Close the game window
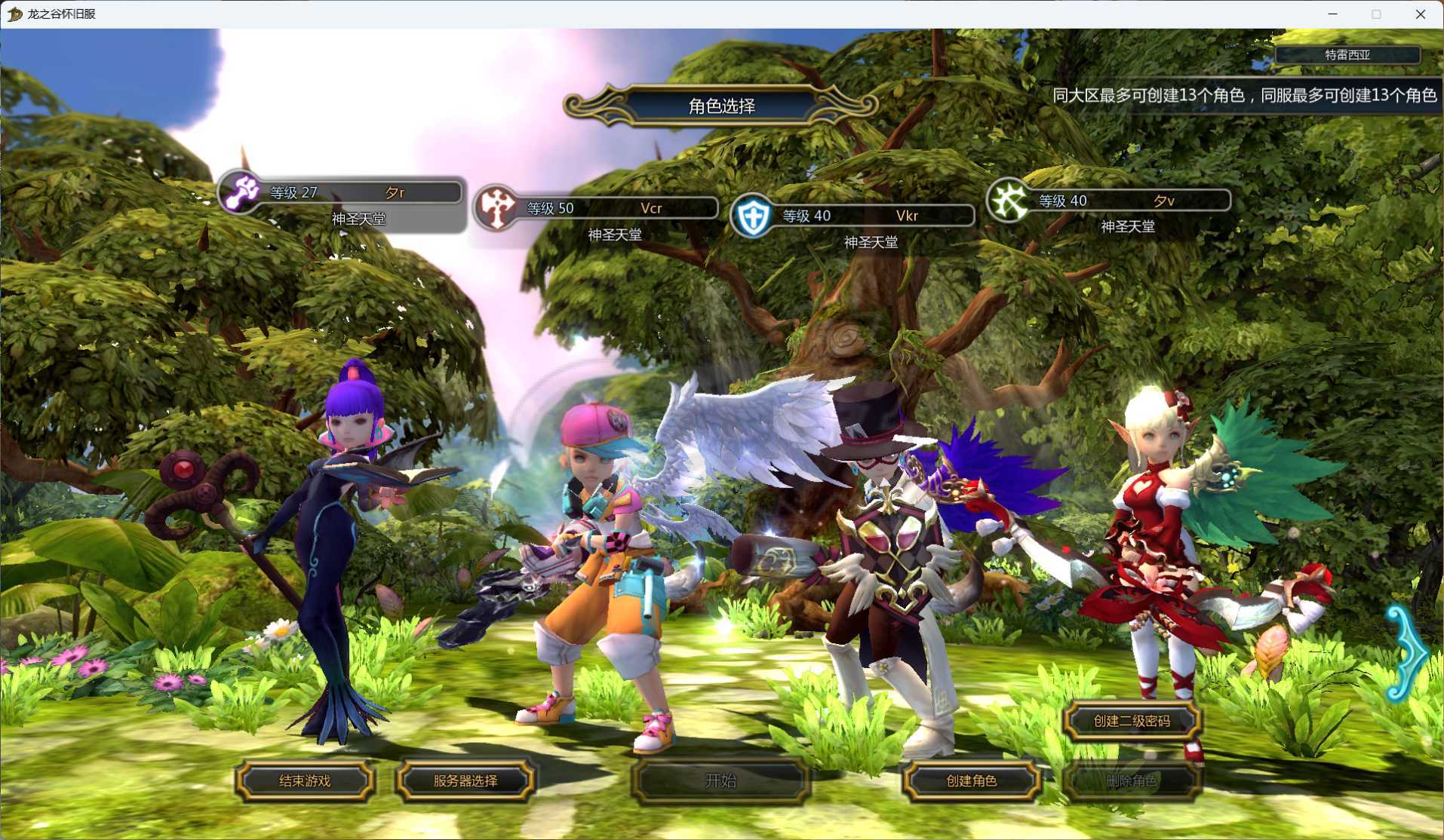Screen dimensions: 1444x840 point(1420,14)
